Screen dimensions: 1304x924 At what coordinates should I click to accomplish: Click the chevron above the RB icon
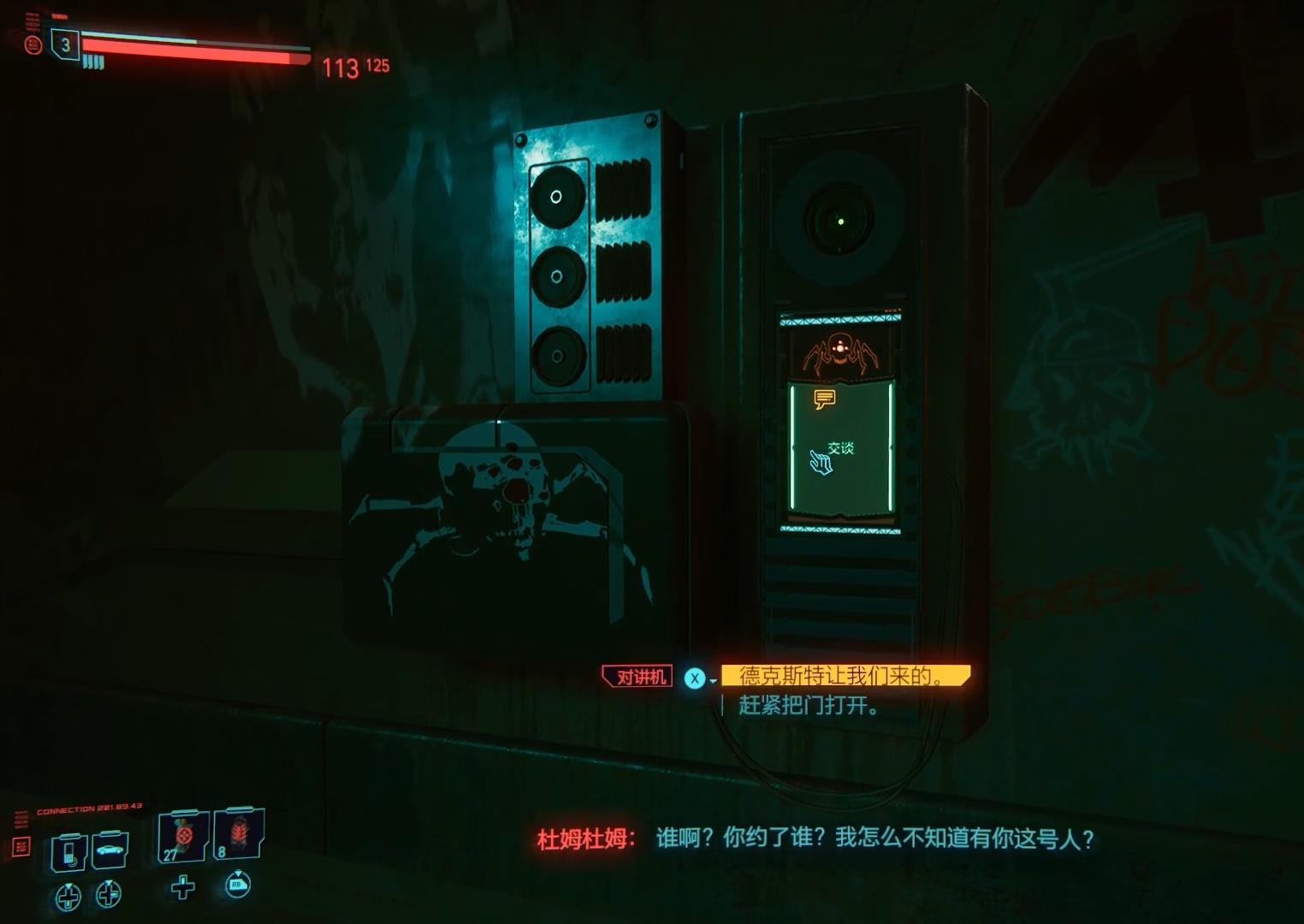(239, 873)
